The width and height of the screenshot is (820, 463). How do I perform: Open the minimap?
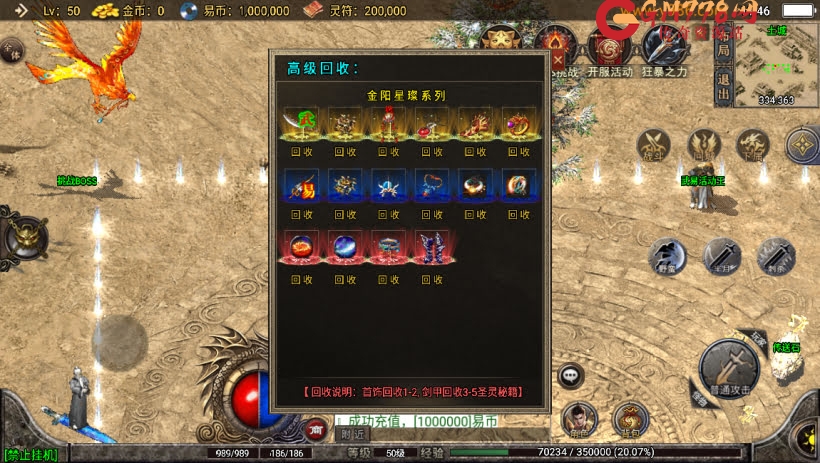point(776,66)
